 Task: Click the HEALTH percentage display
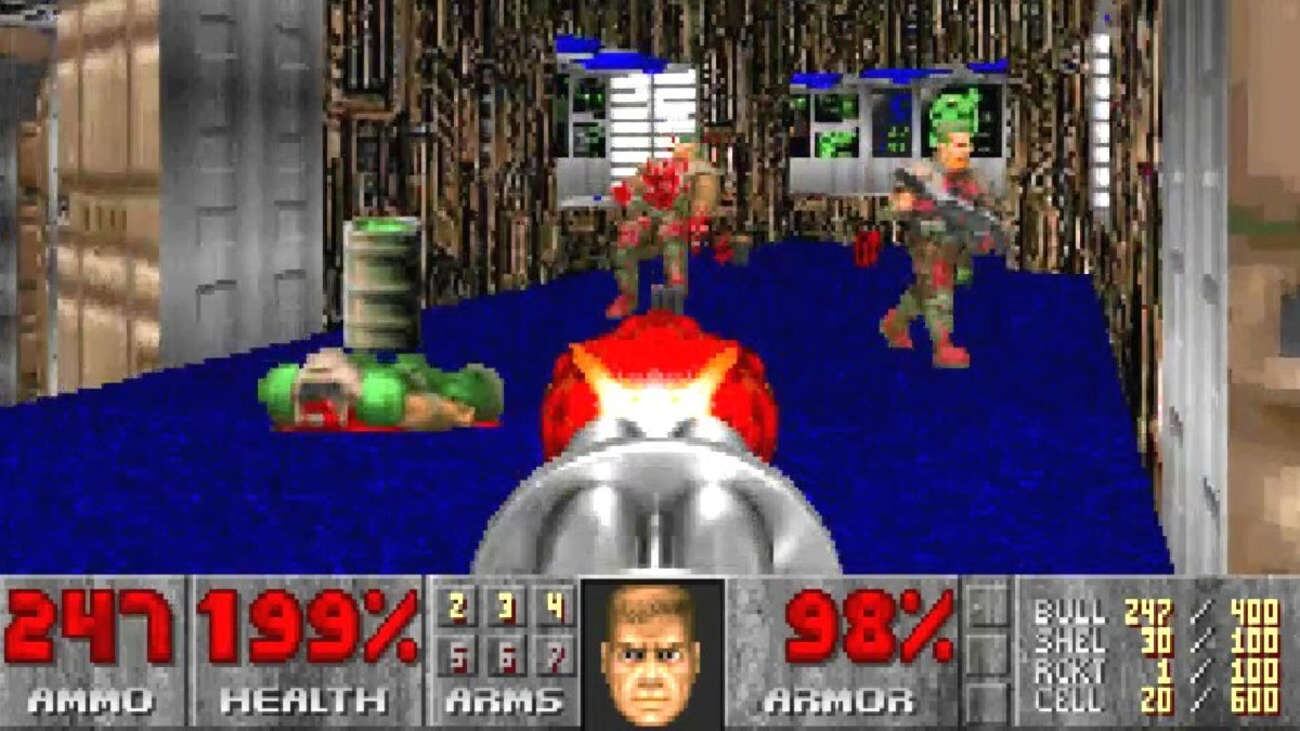[300, 625]
